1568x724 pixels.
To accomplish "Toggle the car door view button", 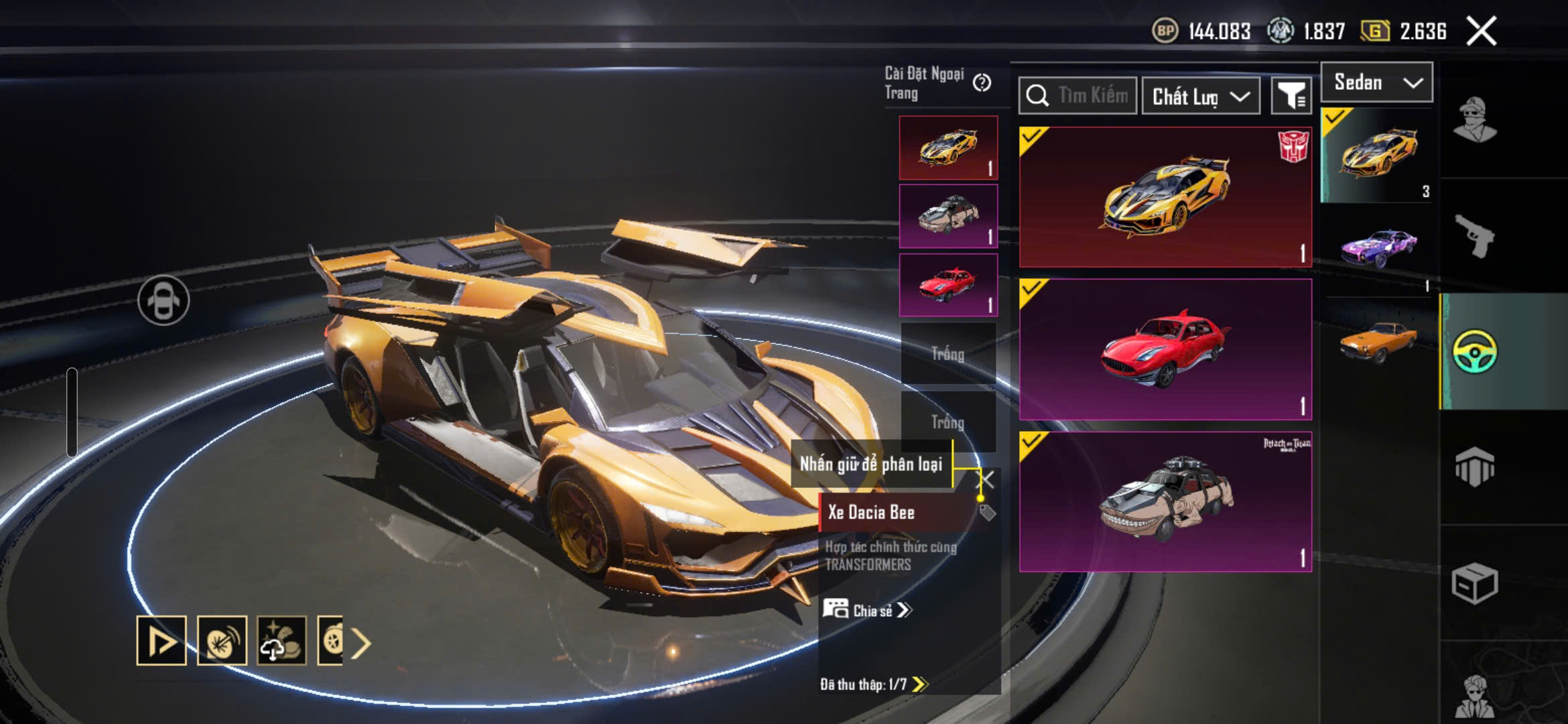I will 164,300.
